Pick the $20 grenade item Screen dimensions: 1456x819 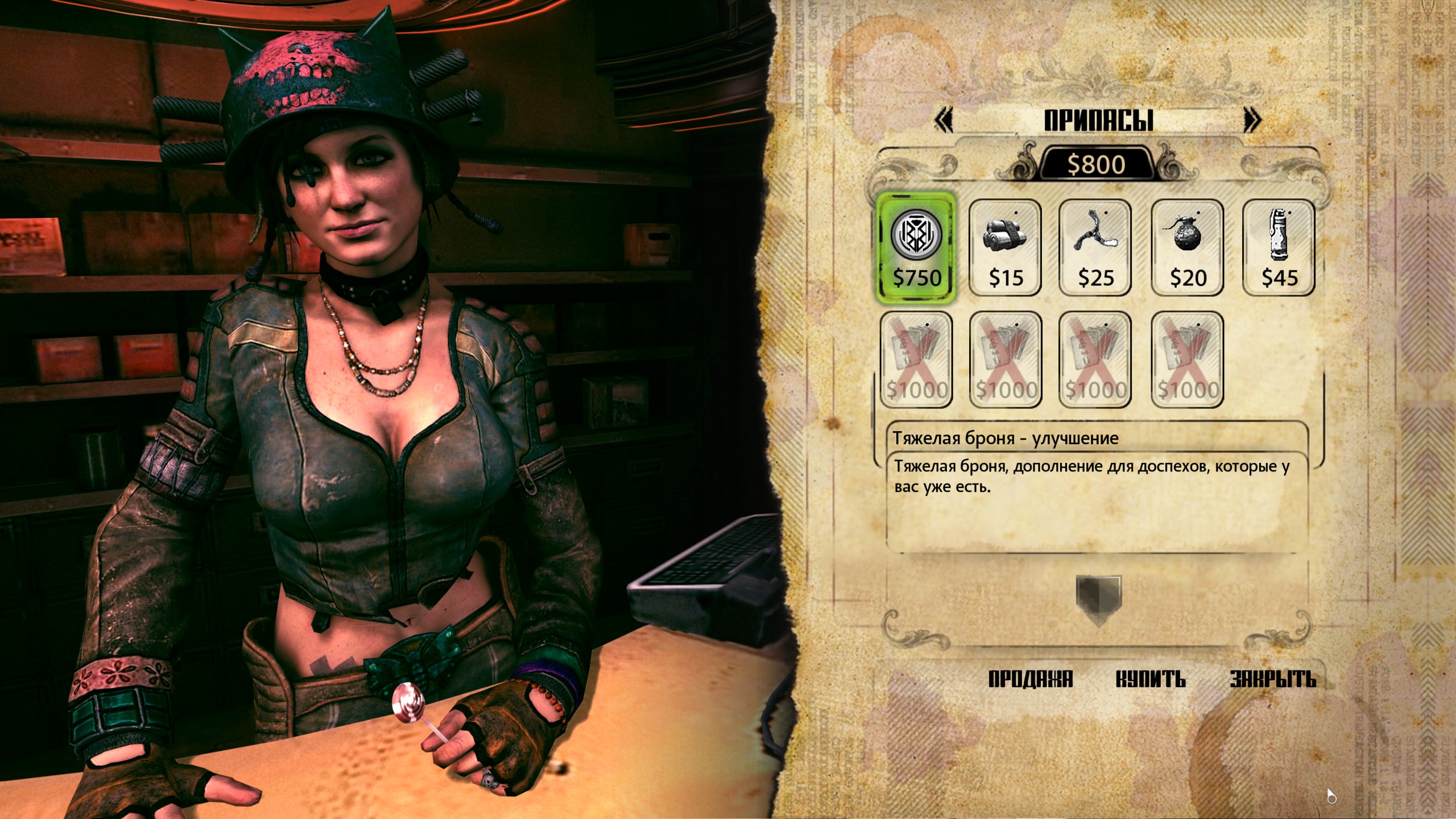[1187, 247]
